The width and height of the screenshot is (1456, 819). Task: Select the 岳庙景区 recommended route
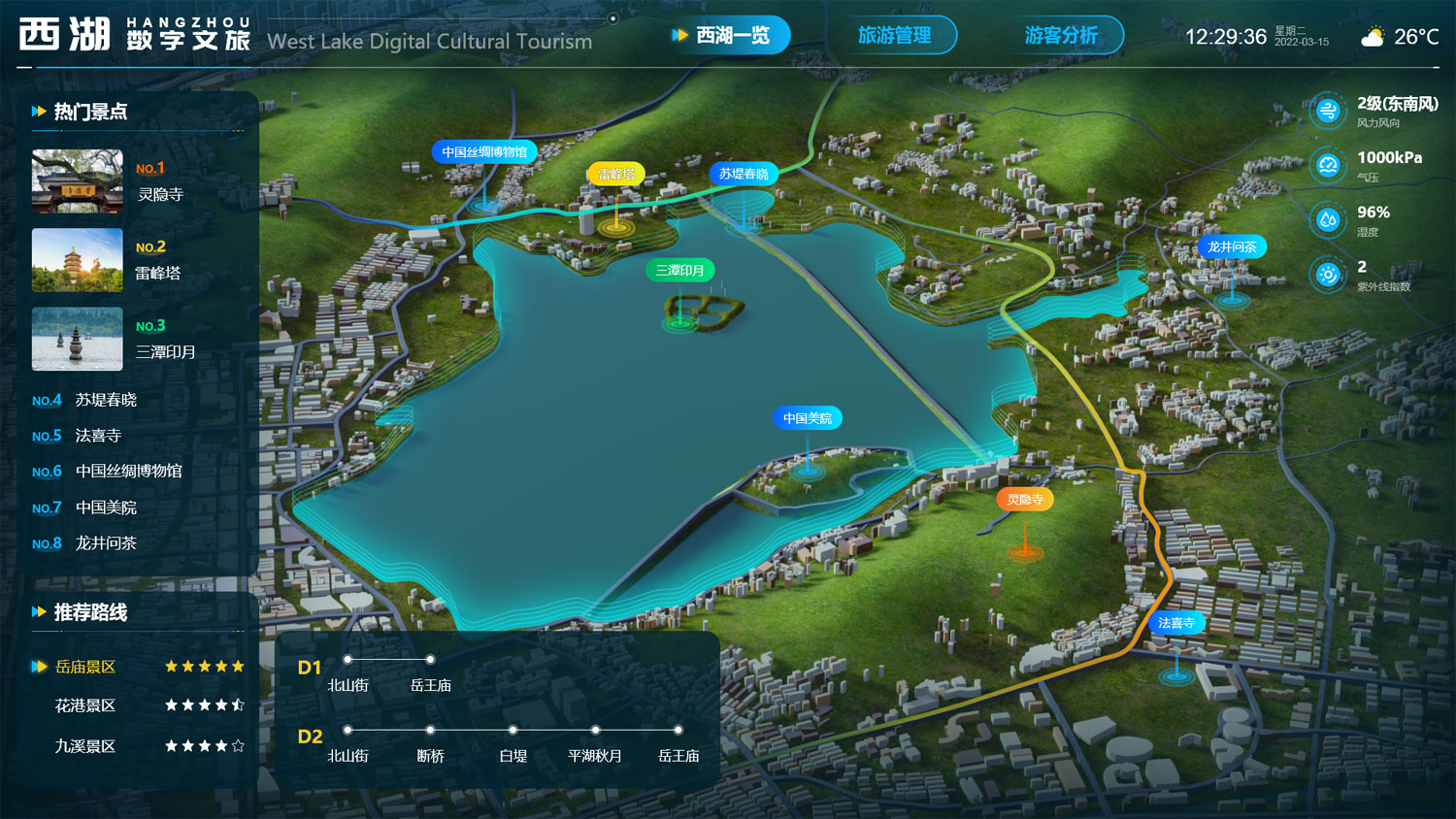click(x=85, y=667)
